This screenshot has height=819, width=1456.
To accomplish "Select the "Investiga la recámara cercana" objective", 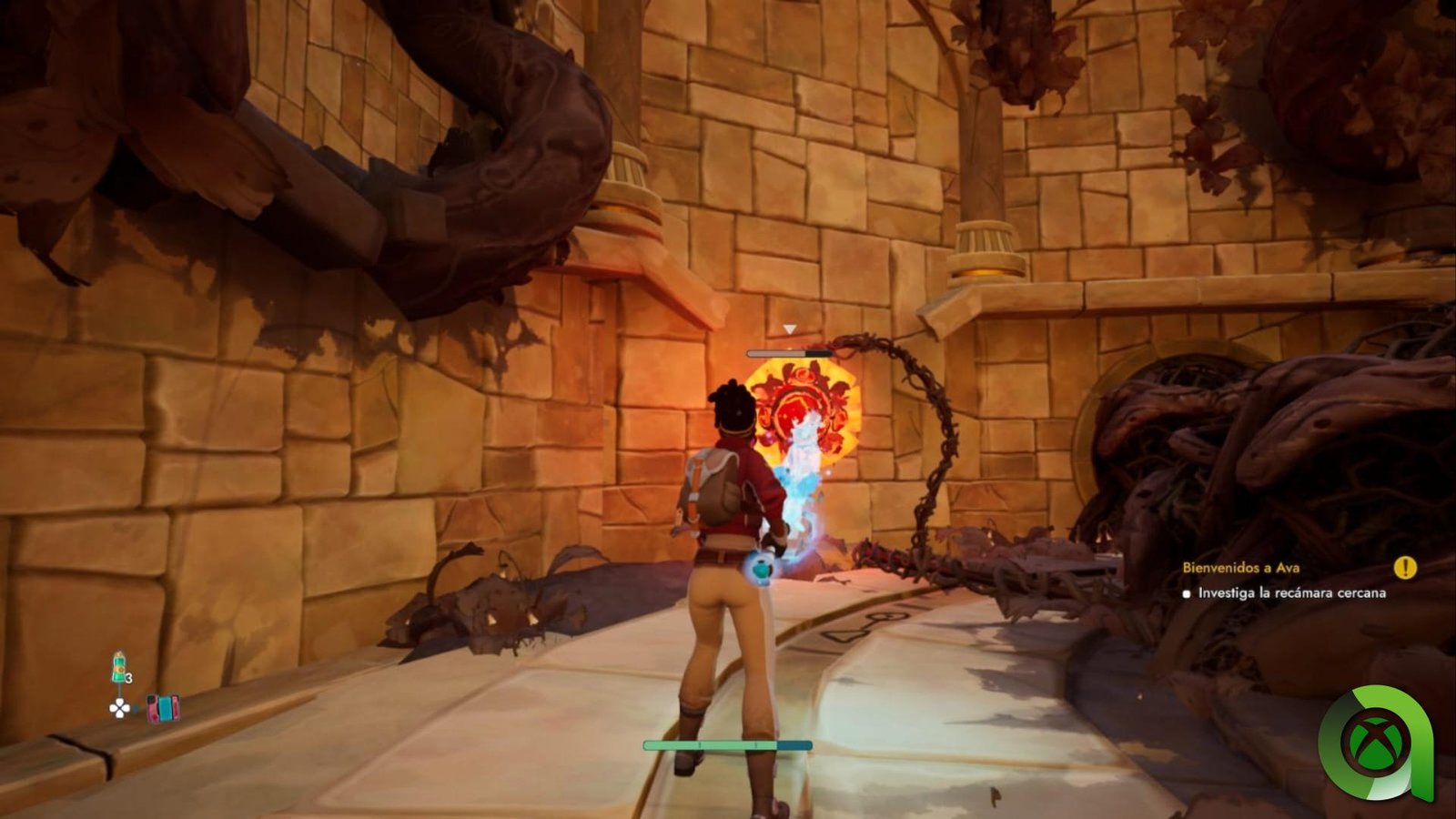I will click(x=1291, y=593).
